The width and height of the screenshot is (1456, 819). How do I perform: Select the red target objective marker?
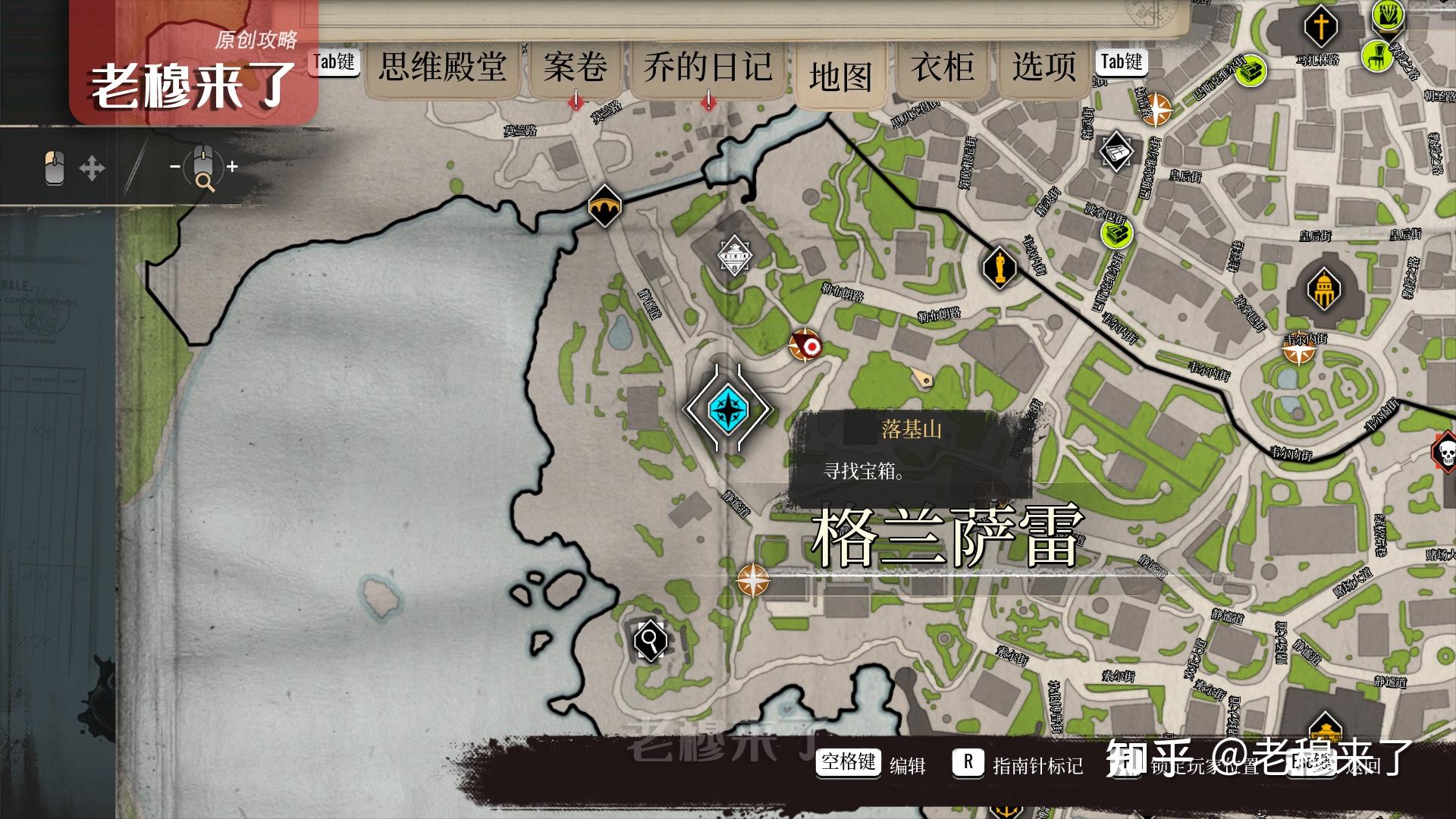805,346
